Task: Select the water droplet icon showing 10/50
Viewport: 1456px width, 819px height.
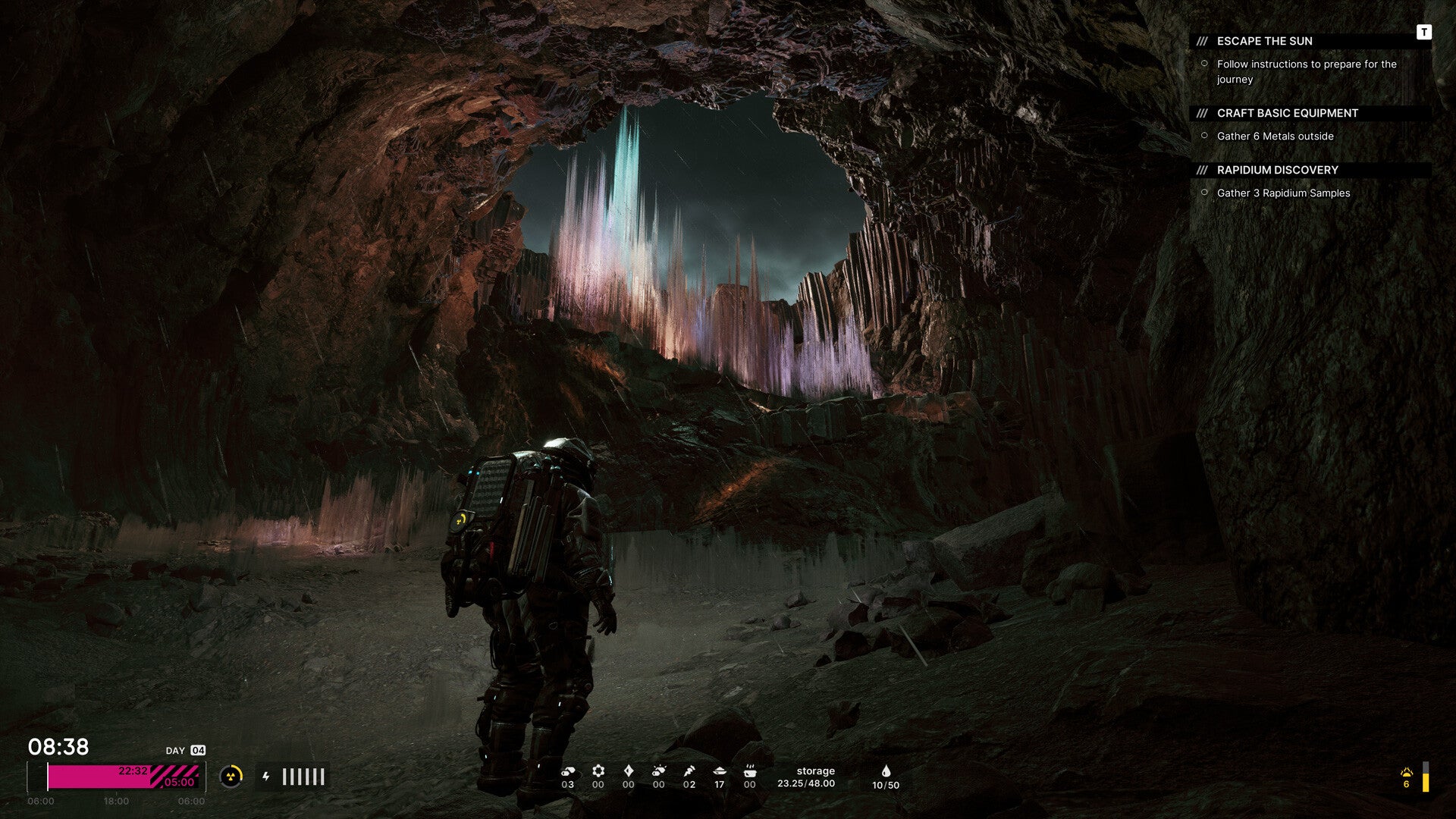Action: coord(885,771)
